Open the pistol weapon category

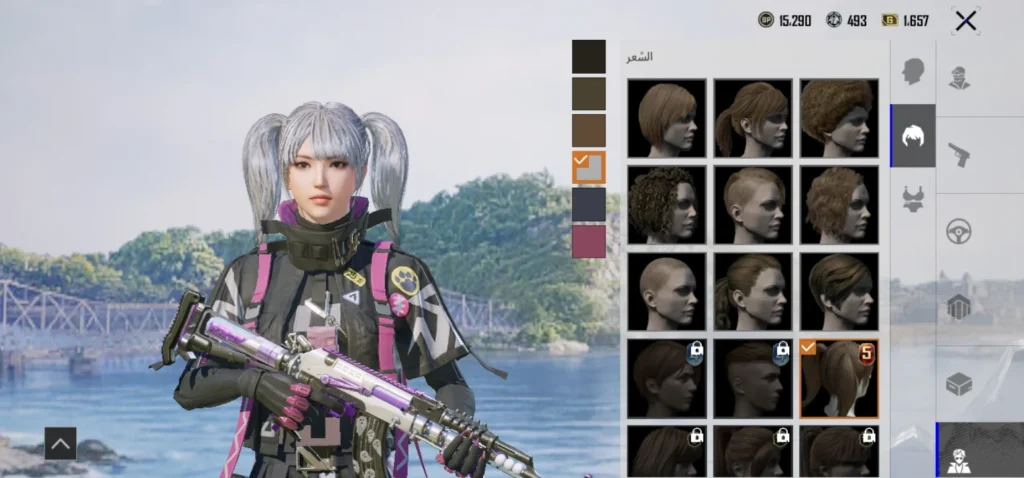pos(959,154)
